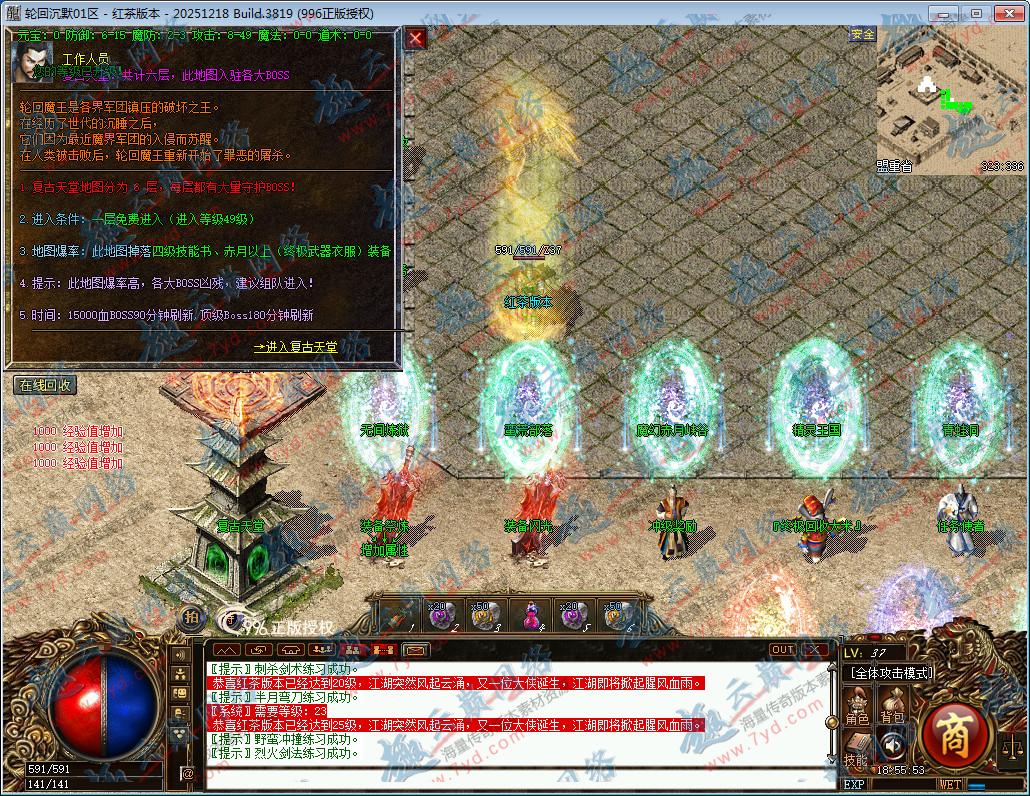
Task: Open the 拍 auction round icon
Action: (191, 617)
